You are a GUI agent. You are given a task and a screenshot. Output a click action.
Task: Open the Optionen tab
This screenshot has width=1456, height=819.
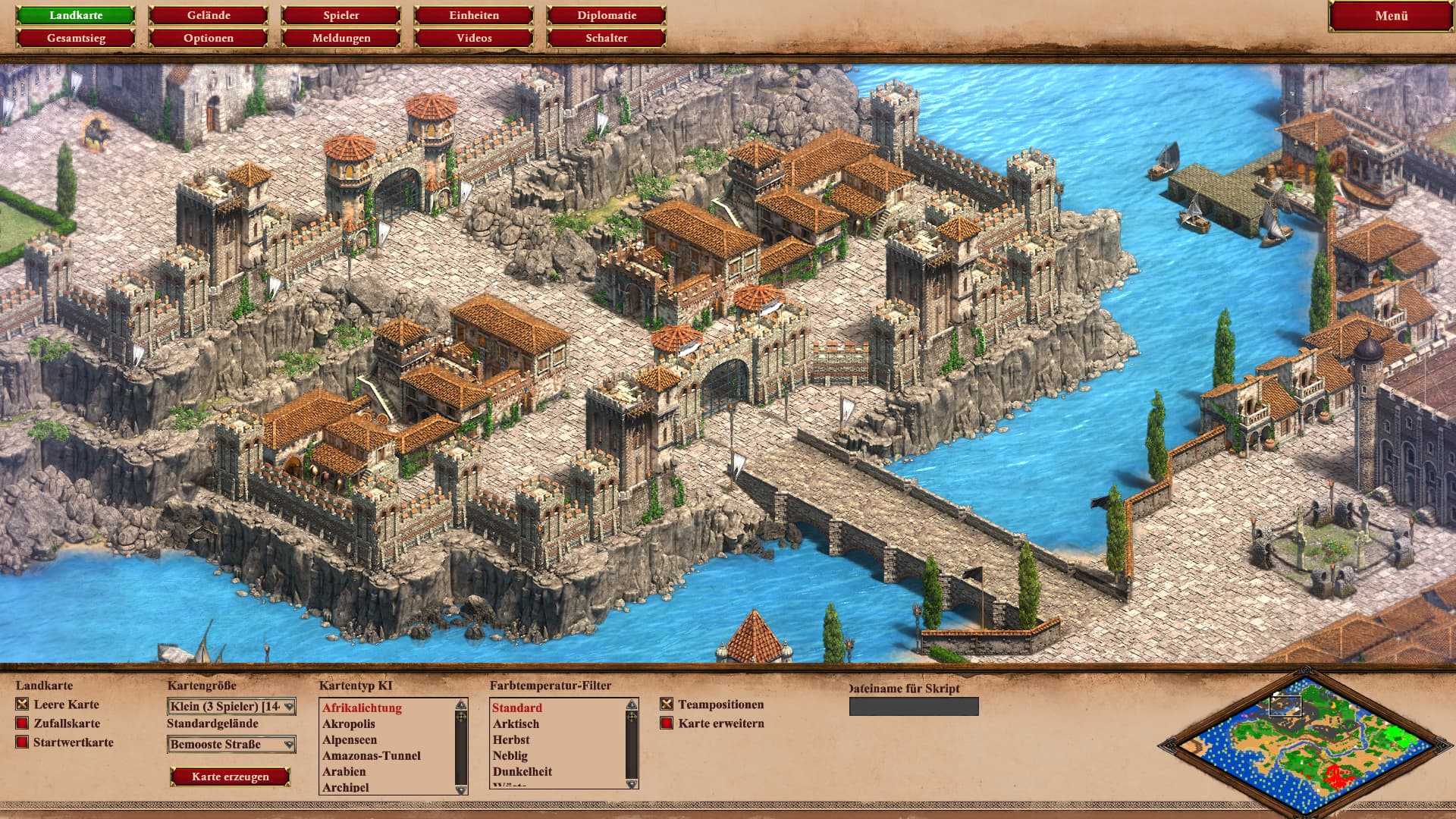click(x=209, y=38)
